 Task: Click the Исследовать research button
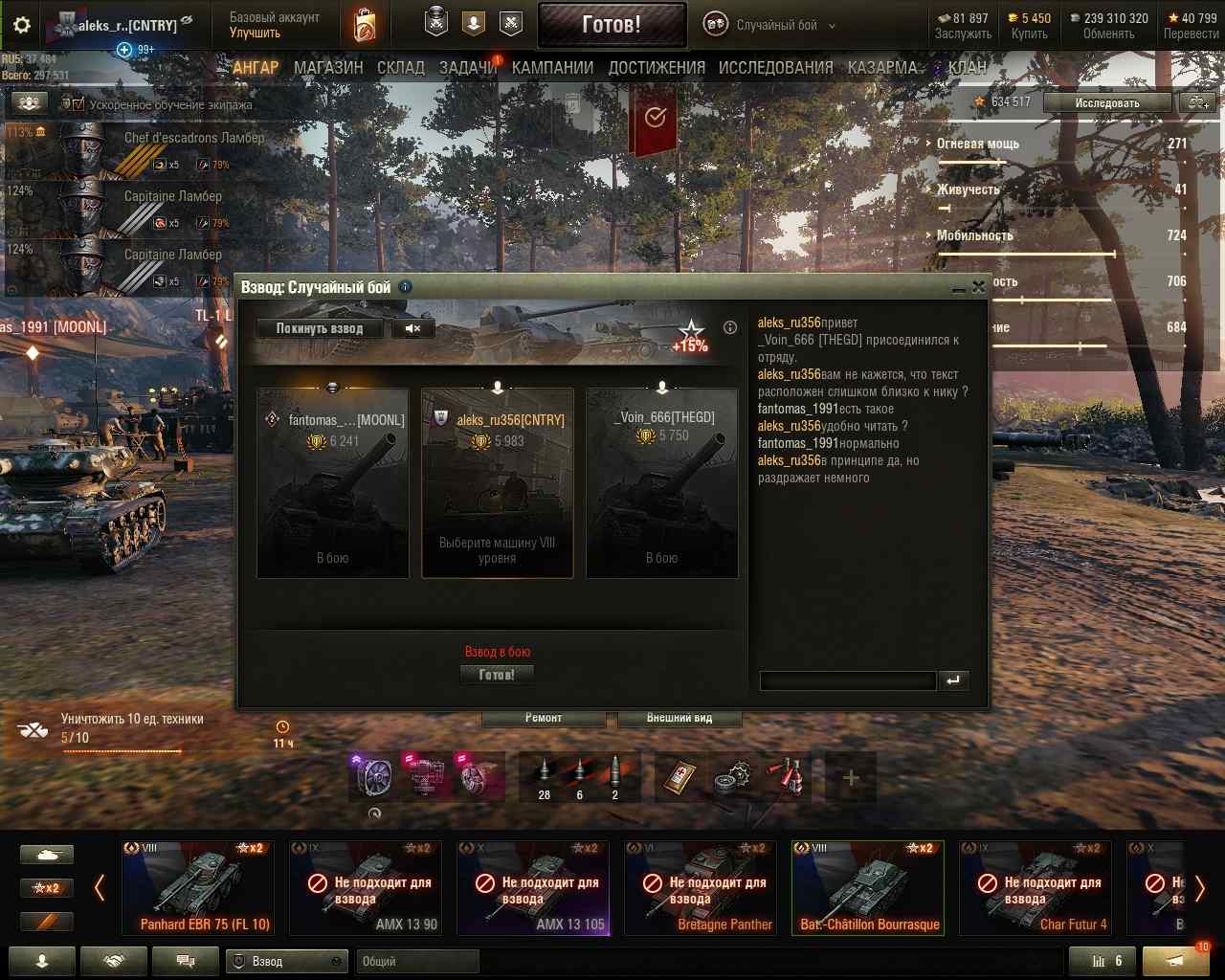(1107, 102)
